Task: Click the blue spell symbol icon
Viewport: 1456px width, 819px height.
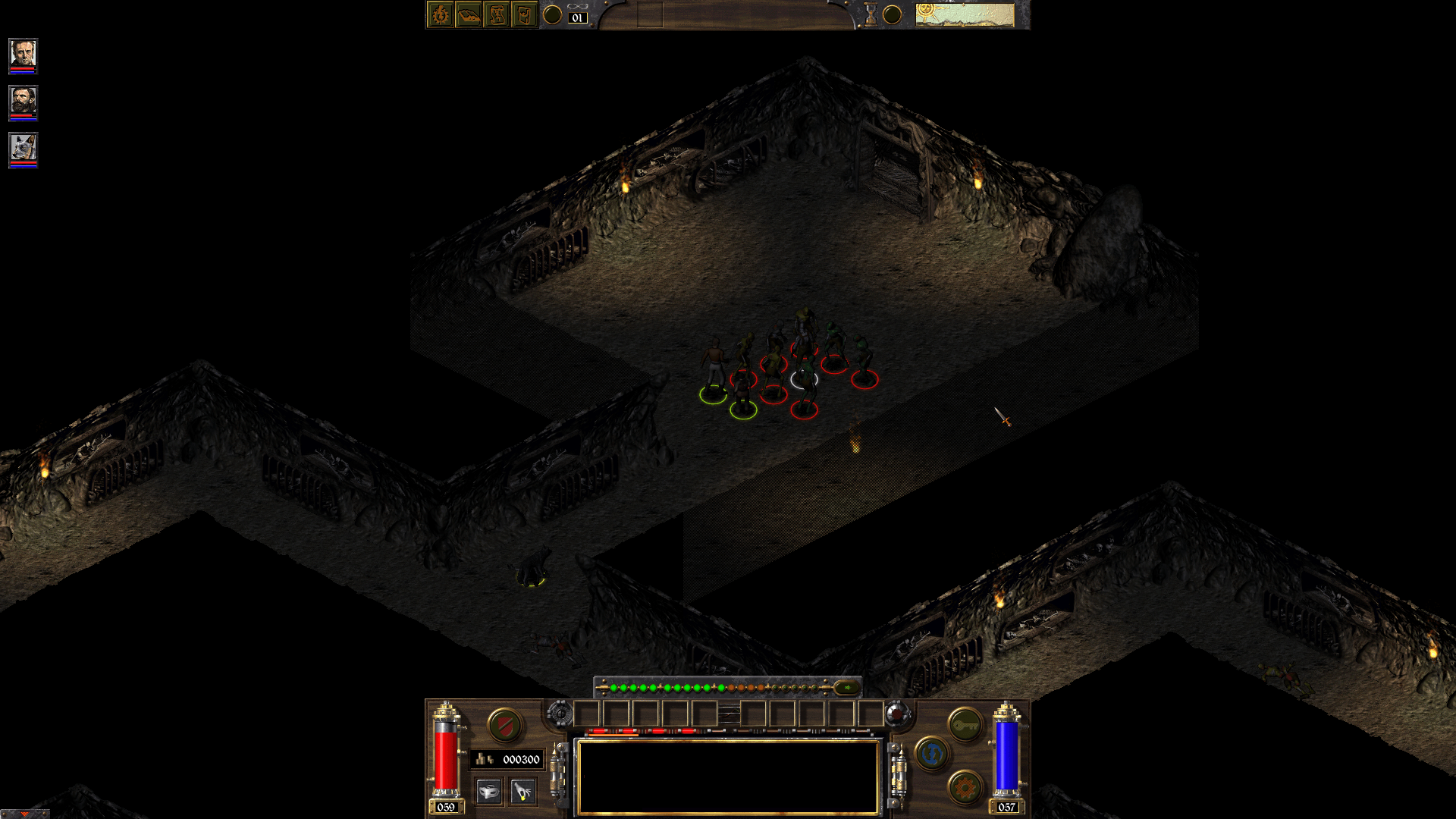Action: click(932, 754)
